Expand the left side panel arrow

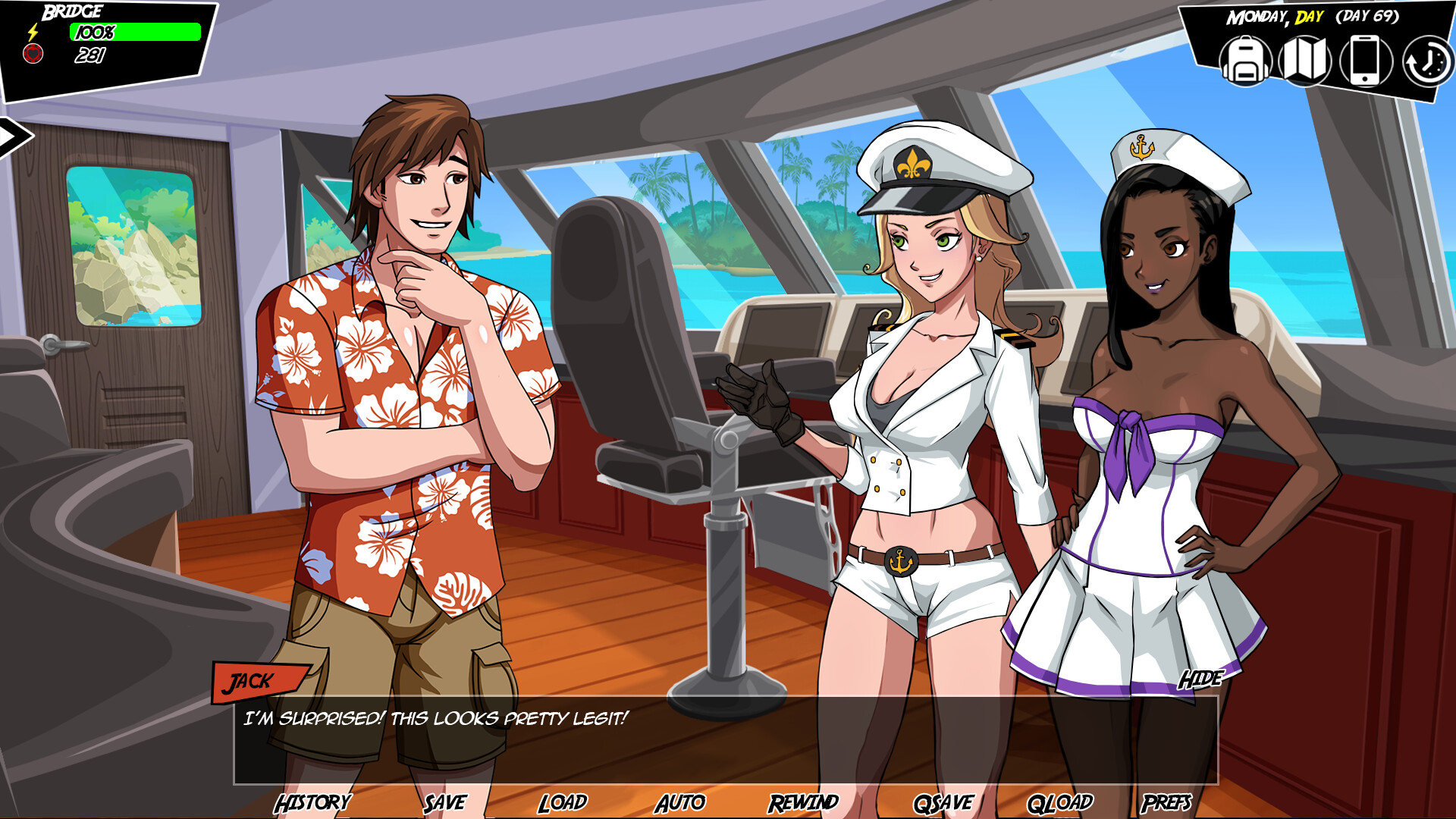click(12, 136)
